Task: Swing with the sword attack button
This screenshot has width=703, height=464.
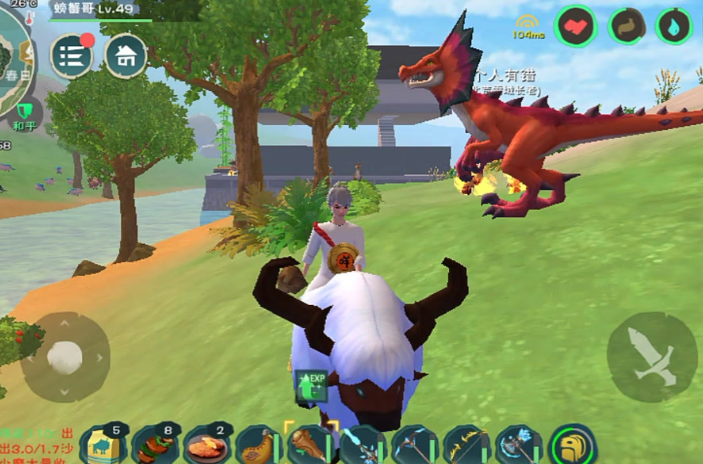Action: pos(652,357)
